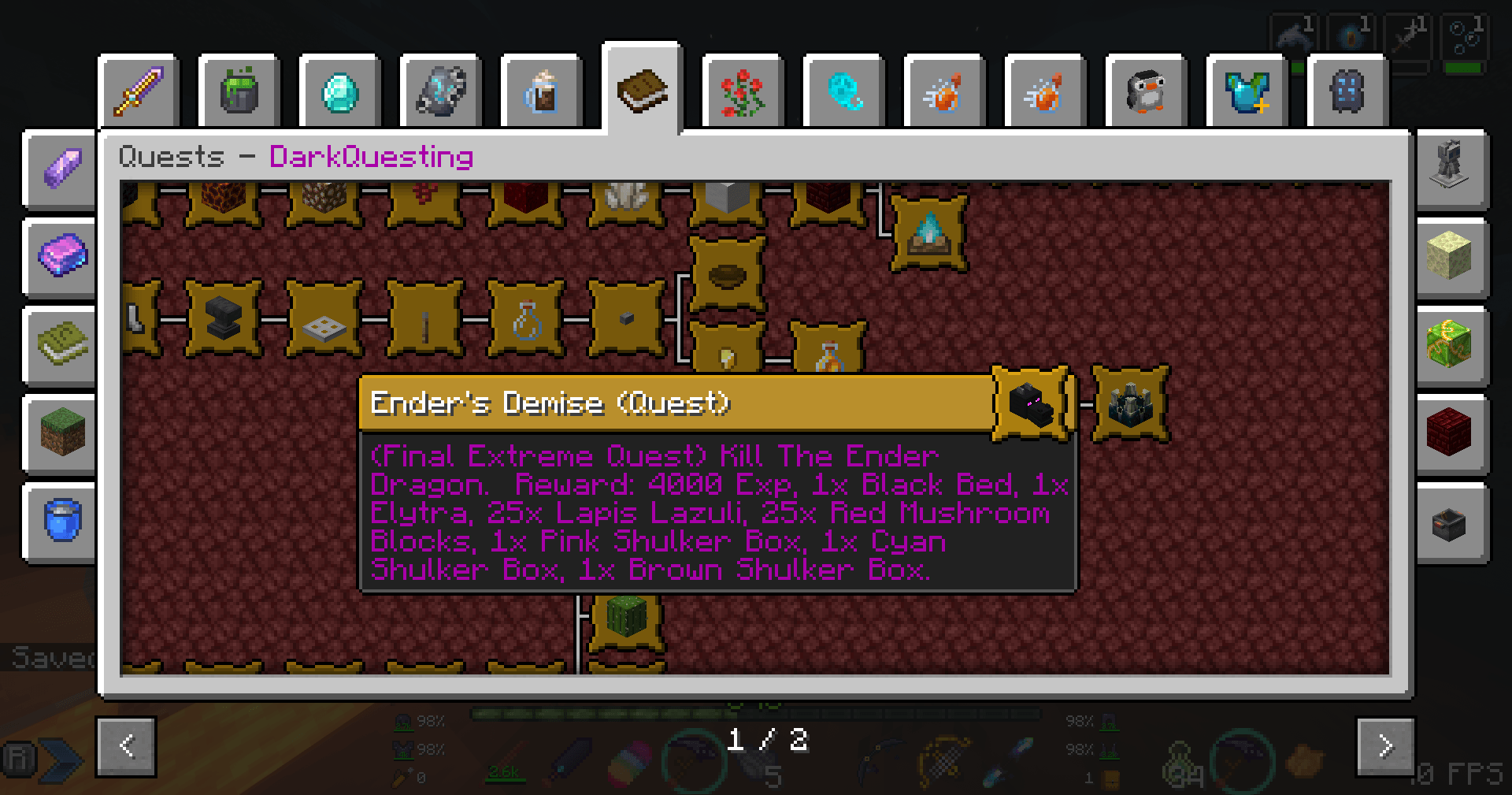Image resolution: width=1512 pixels, height=795 pixels.
Task: Open the penguin tab
Action: point(1146,91)
